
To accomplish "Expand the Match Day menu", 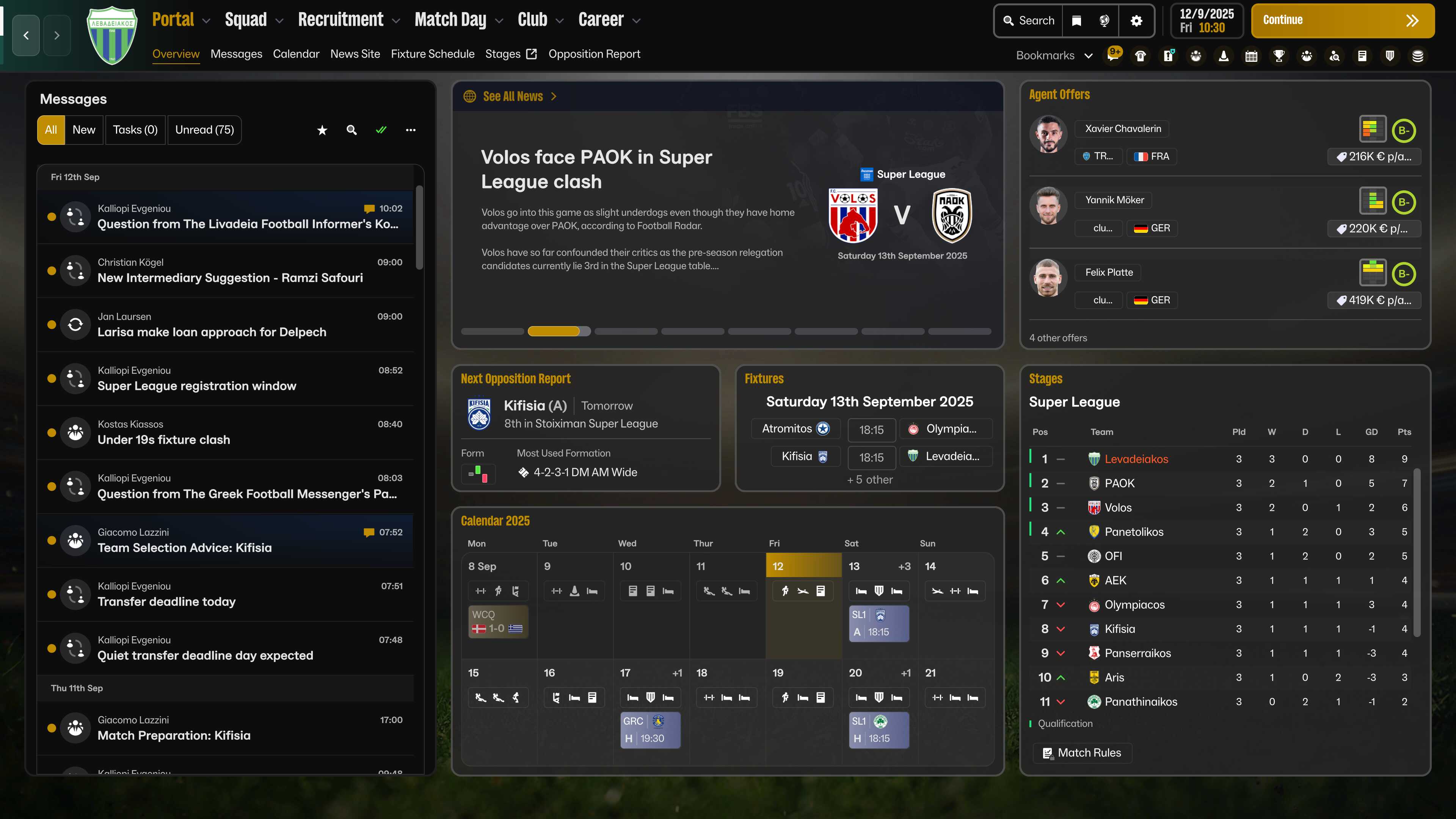I will (x=458, y=20).
